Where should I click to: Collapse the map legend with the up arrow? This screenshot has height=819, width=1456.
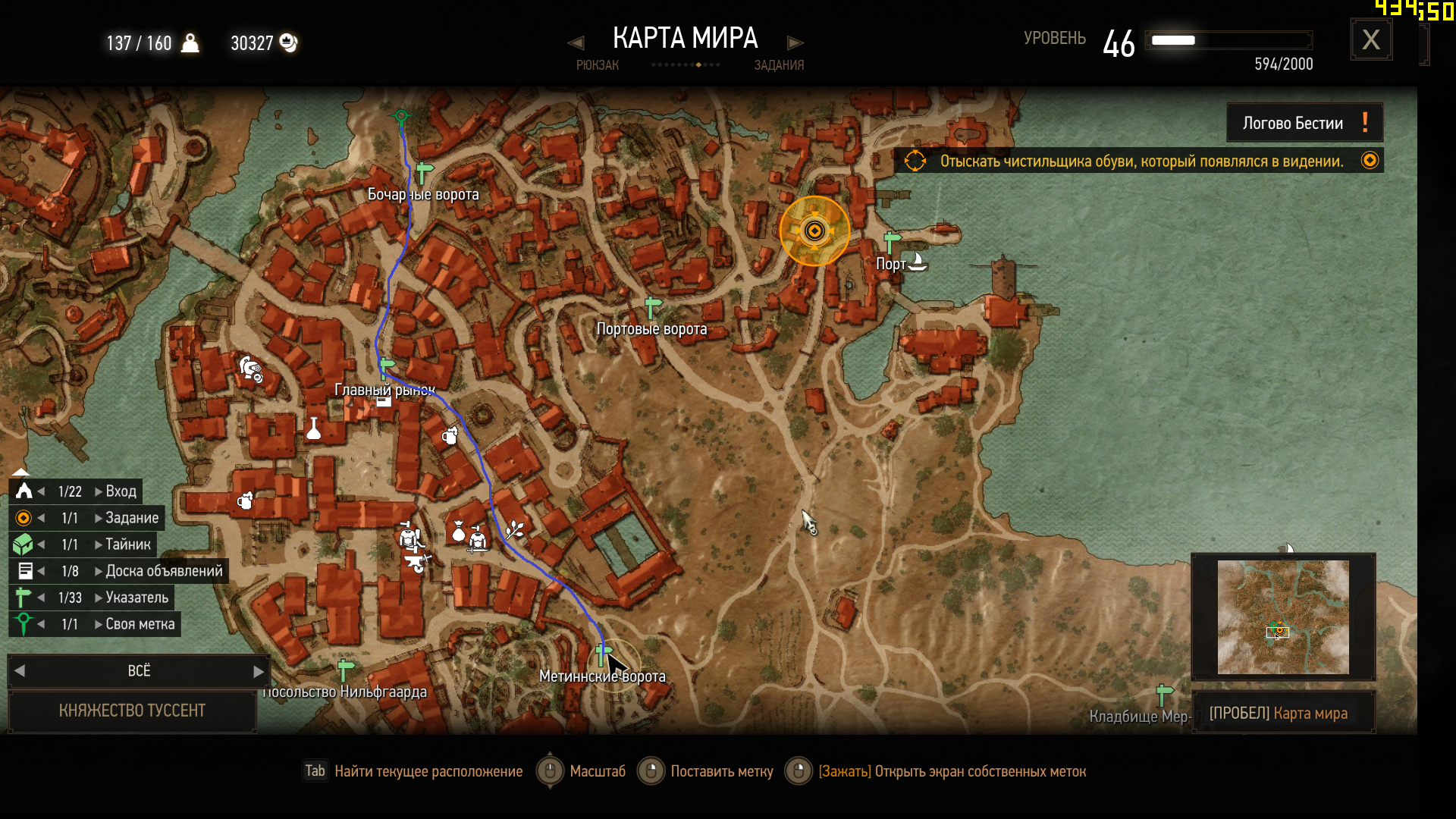click(20, 472)
